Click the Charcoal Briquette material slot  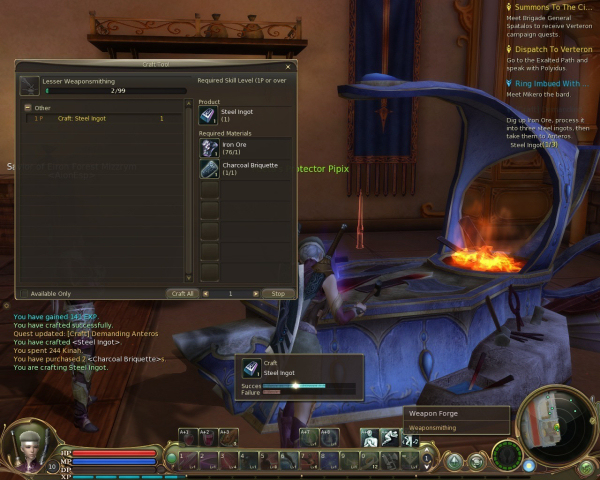209,169
